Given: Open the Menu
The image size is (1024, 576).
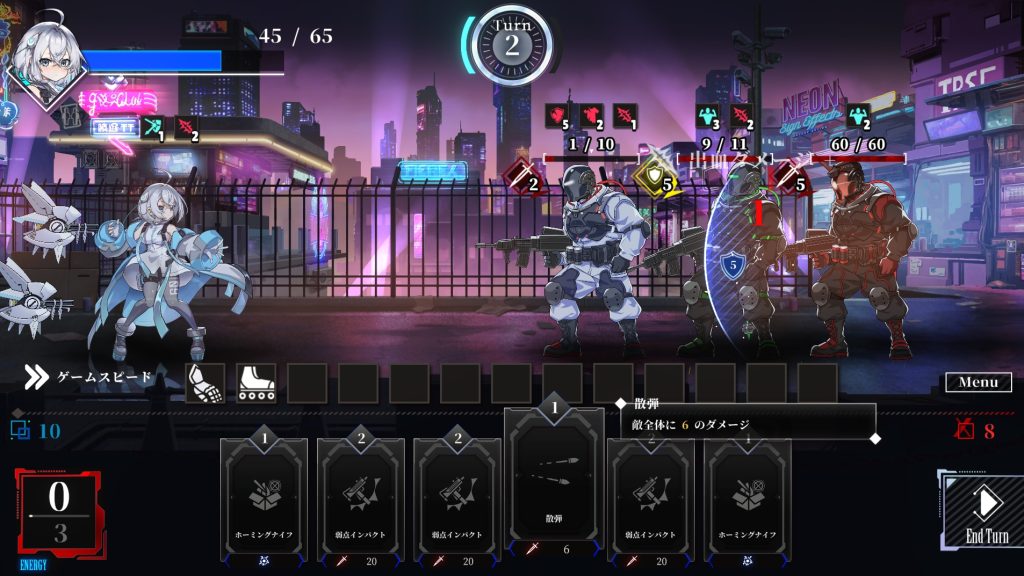Looking at the screenshot, I should pyautogui.click(x=978, y=382).
